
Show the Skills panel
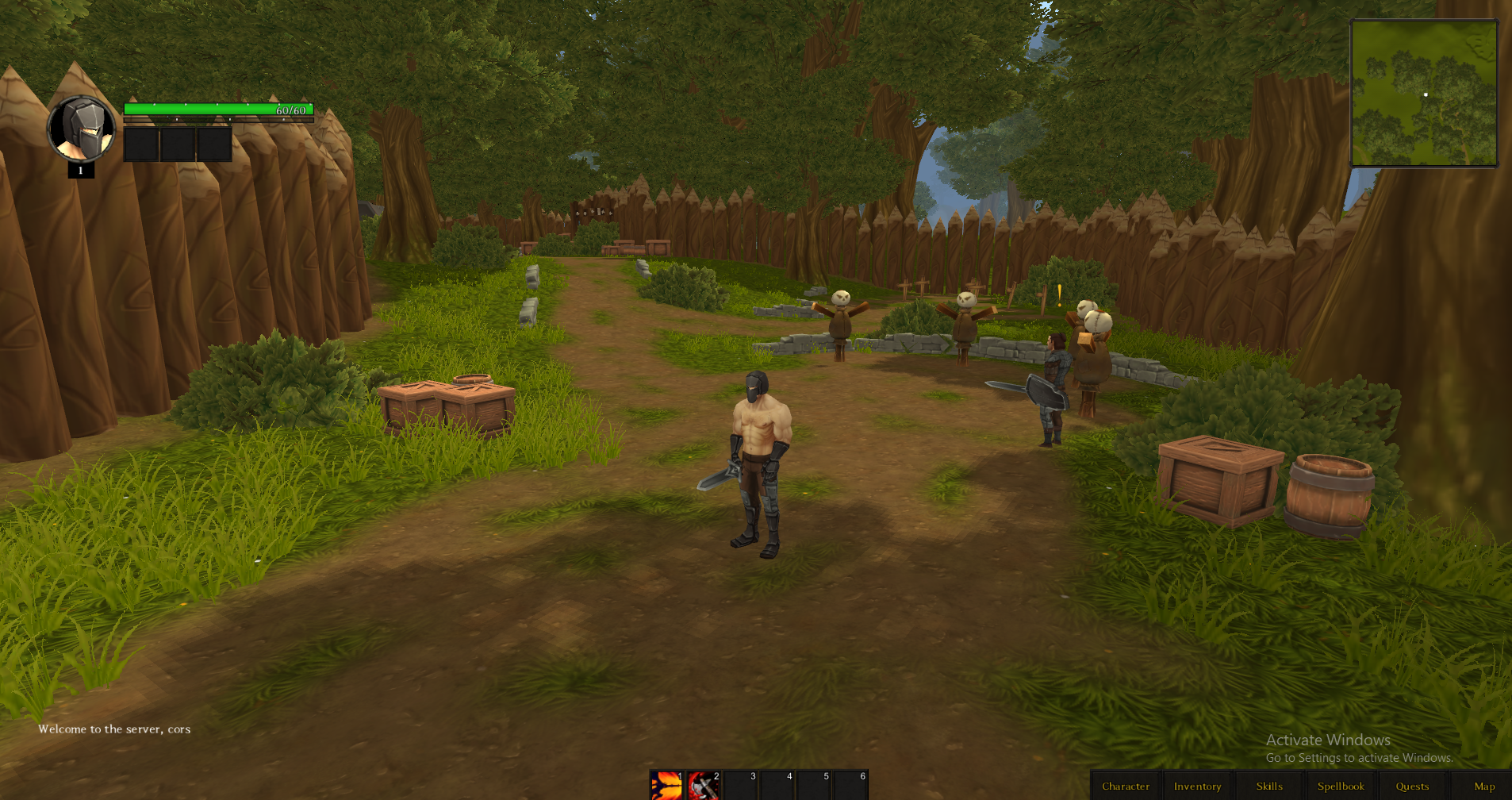point(1268,786)
